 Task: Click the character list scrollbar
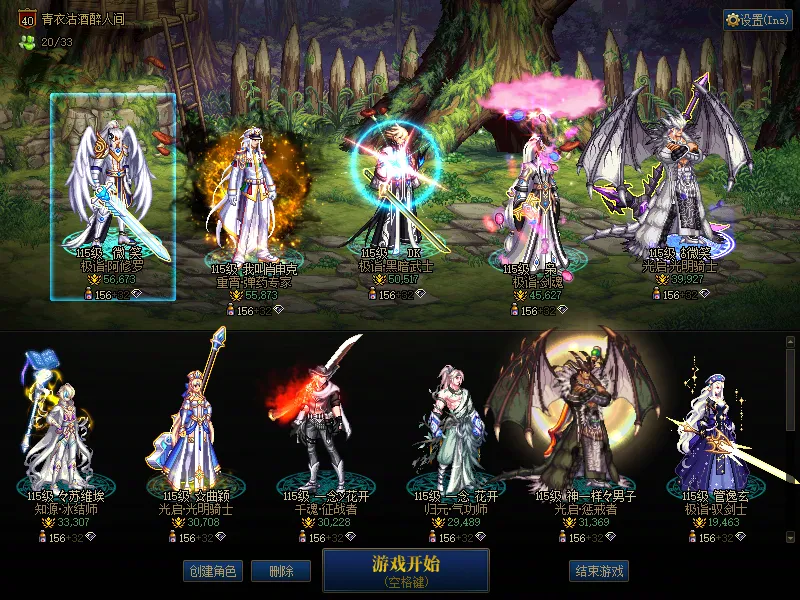791,440
